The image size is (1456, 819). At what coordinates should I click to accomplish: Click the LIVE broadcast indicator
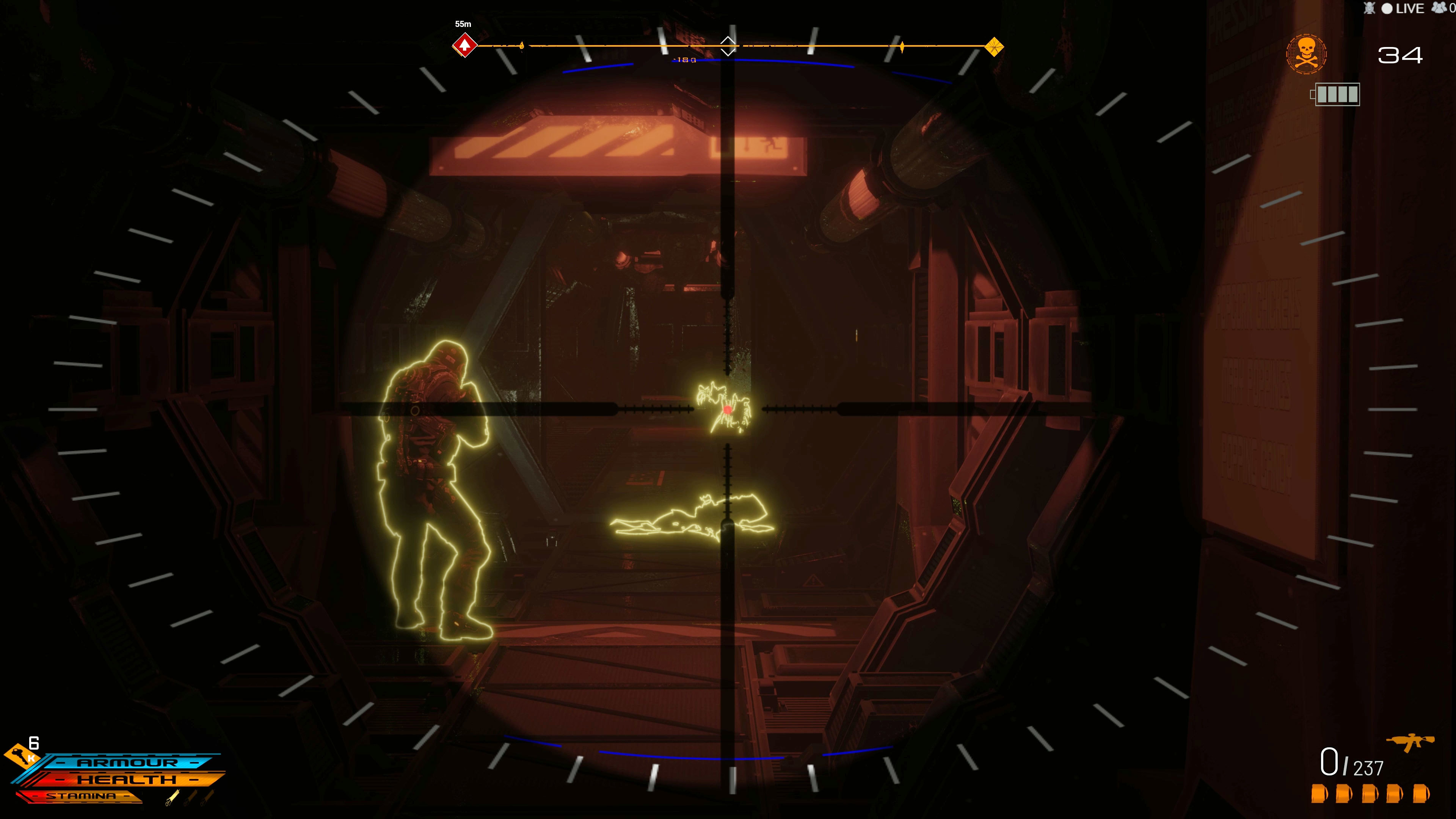point(1402,8)
